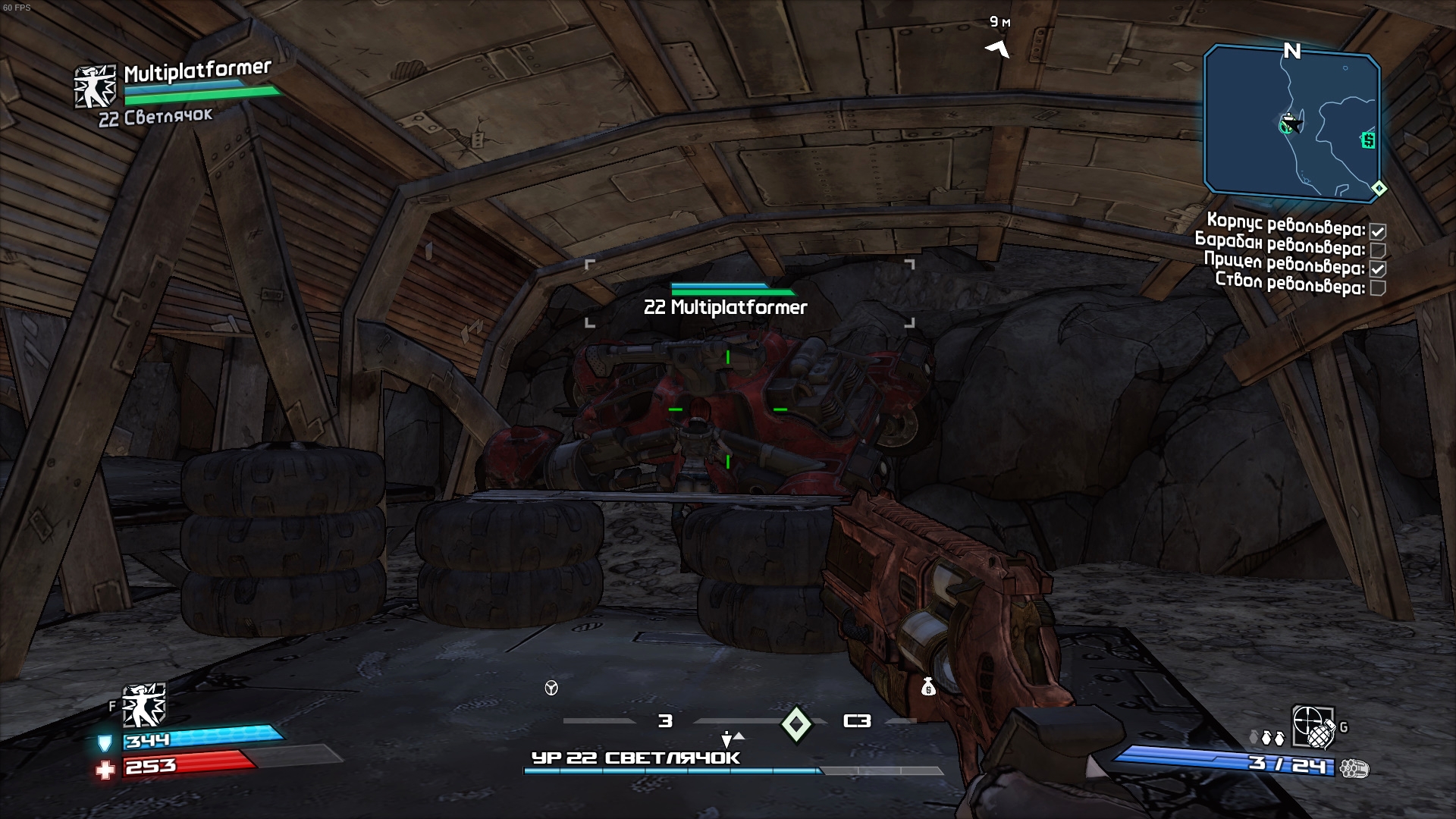The width and height of the screenshot is (1456, 819).
Task: Select the white waypoint arrow indicator
Action: tap(998, 49)
